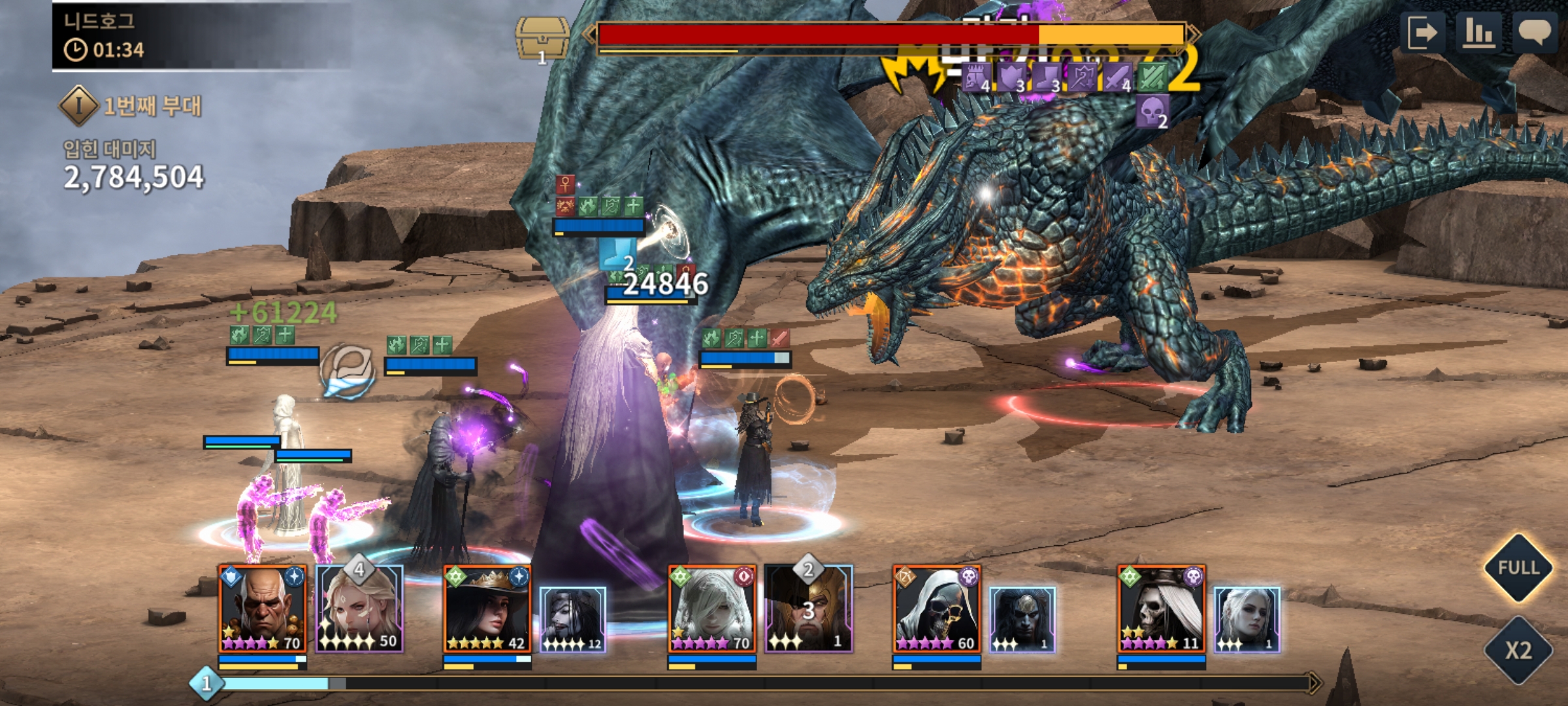Inspect the skull debuff on the boss
The height and width of the screenshot is (706, 1568).
pos(1151,111)
